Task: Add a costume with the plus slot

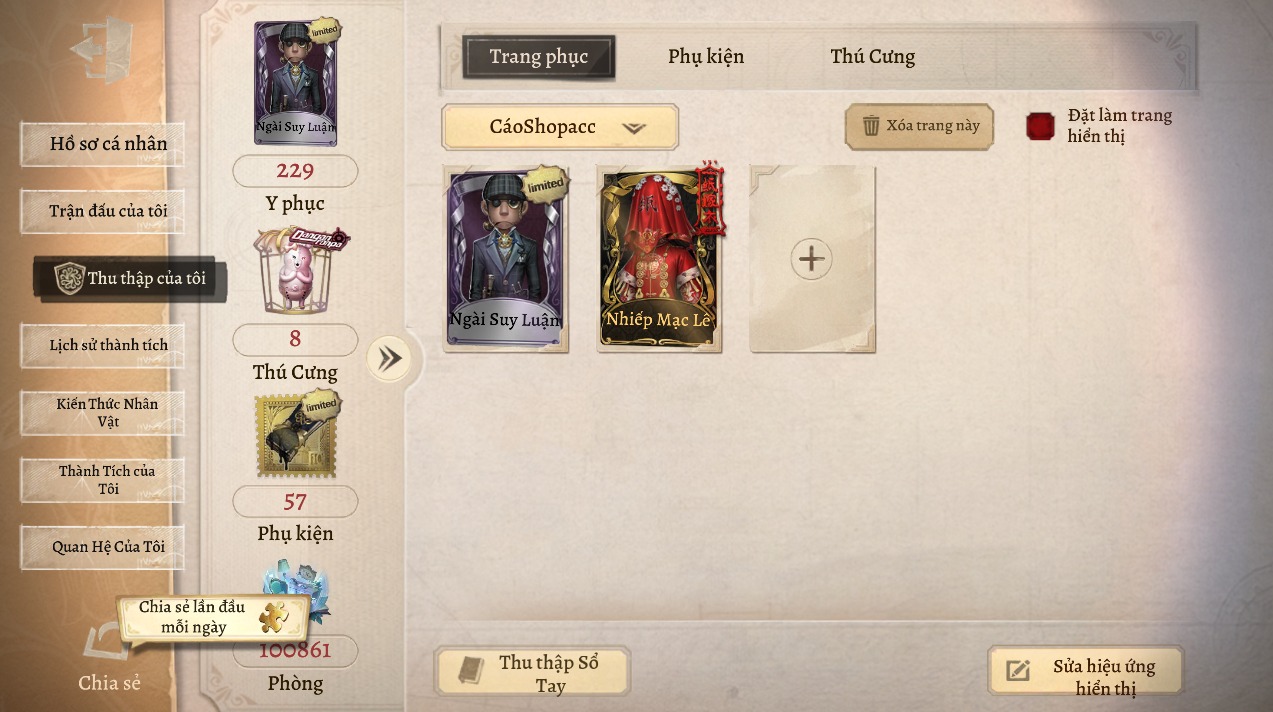Action: click(811, 259)
